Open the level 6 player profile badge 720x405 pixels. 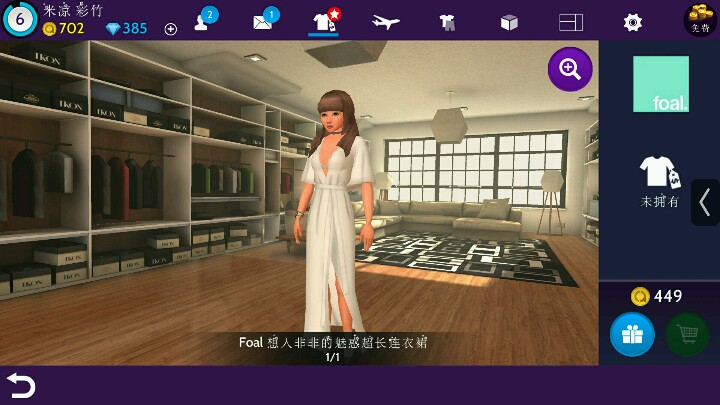[x=19, y=18]
